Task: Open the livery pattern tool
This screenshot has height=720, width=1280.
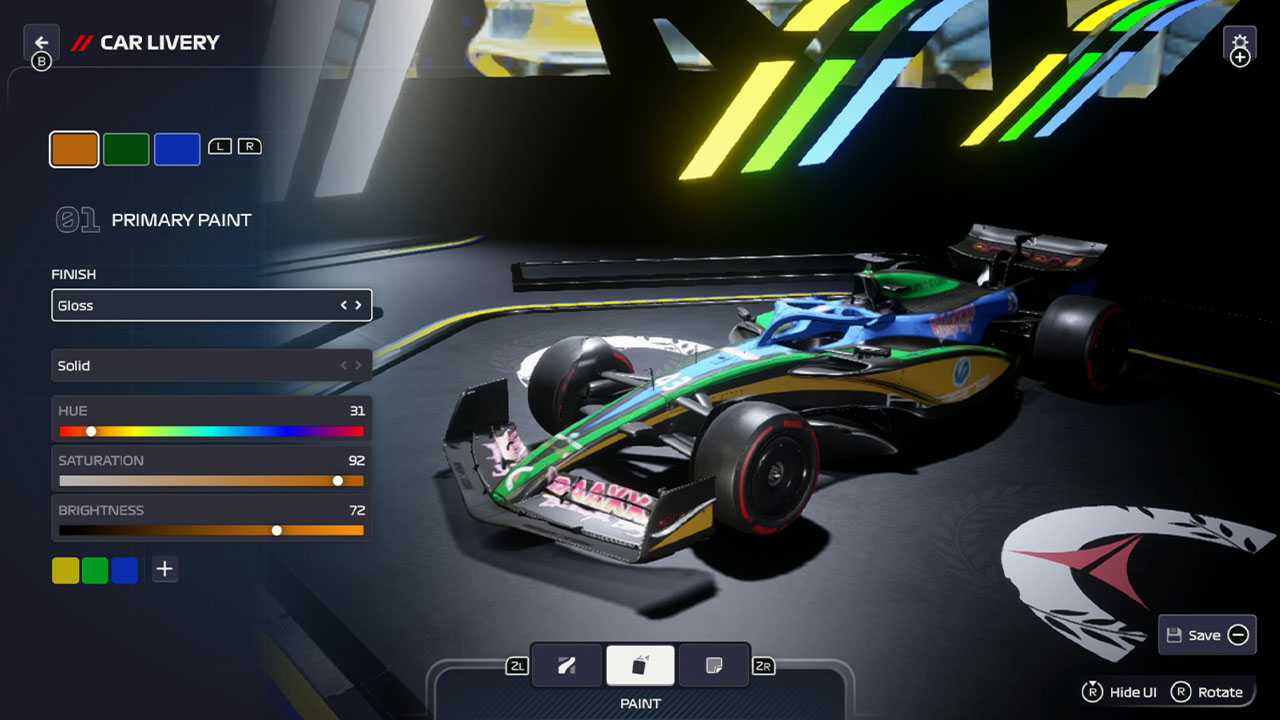Action: [x=567, y=665]
